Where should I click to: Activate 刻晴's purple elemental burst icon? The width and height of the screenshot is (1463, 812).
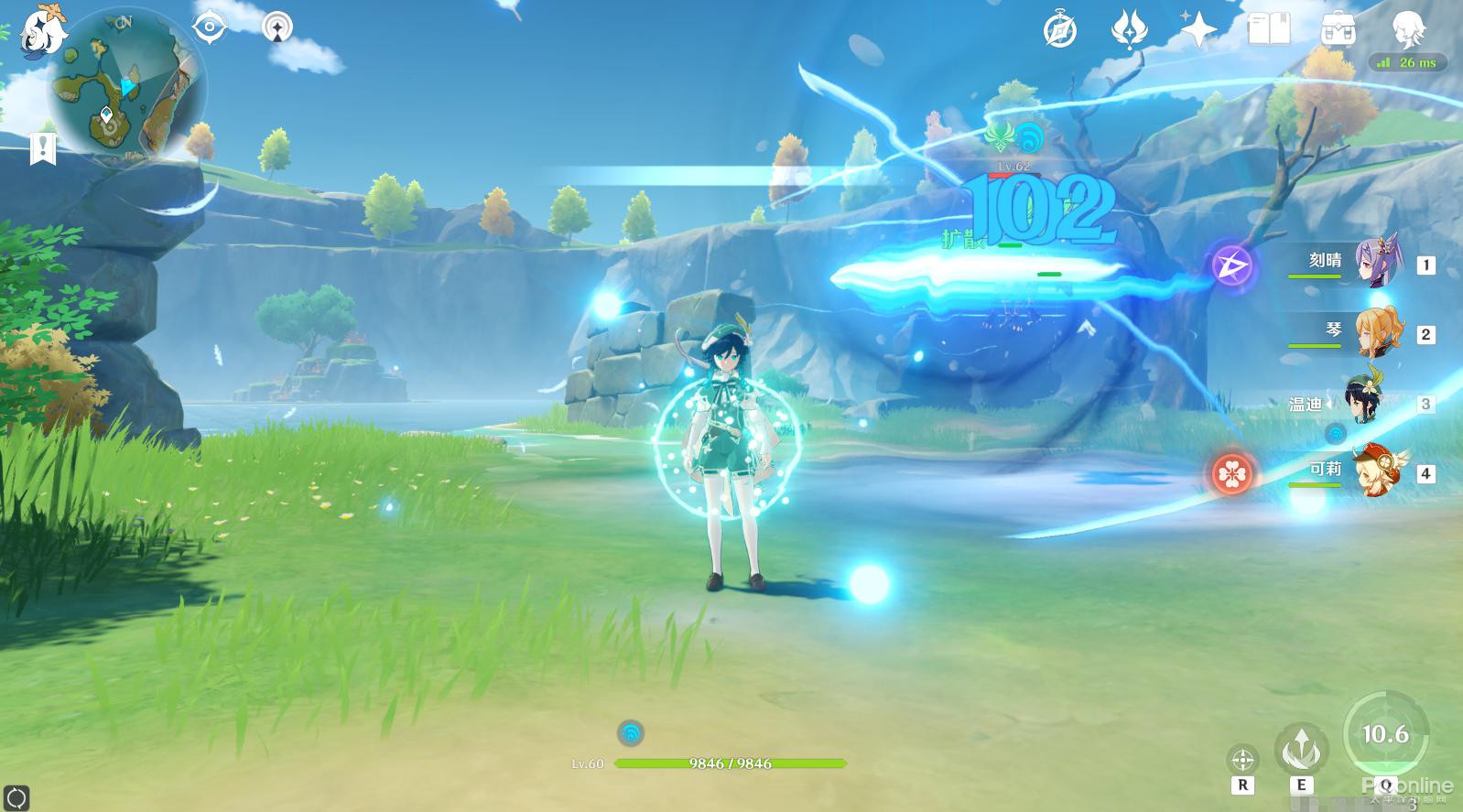(1233, 266)
